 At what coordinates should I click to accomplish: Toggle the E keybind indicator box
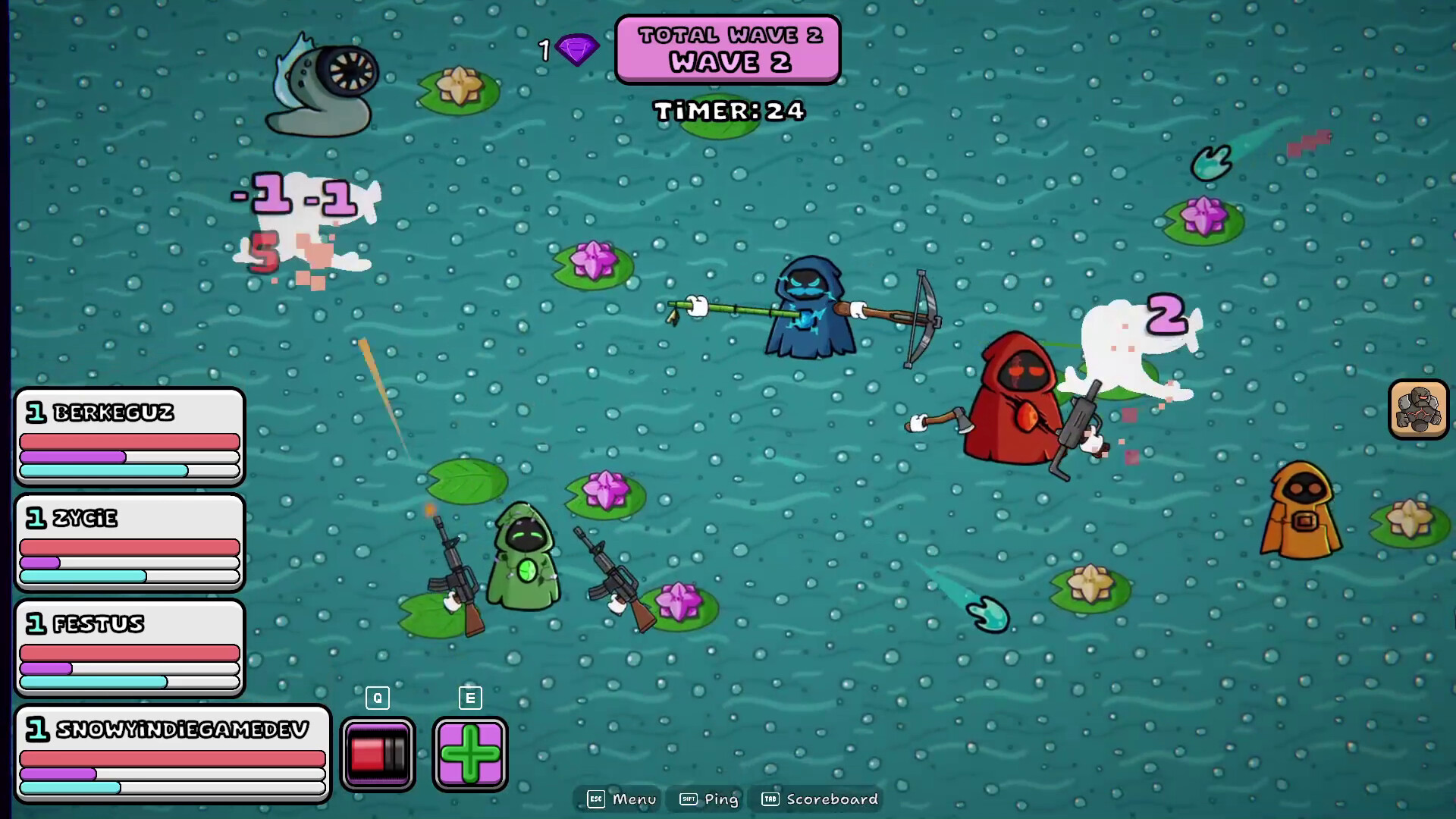470,698
